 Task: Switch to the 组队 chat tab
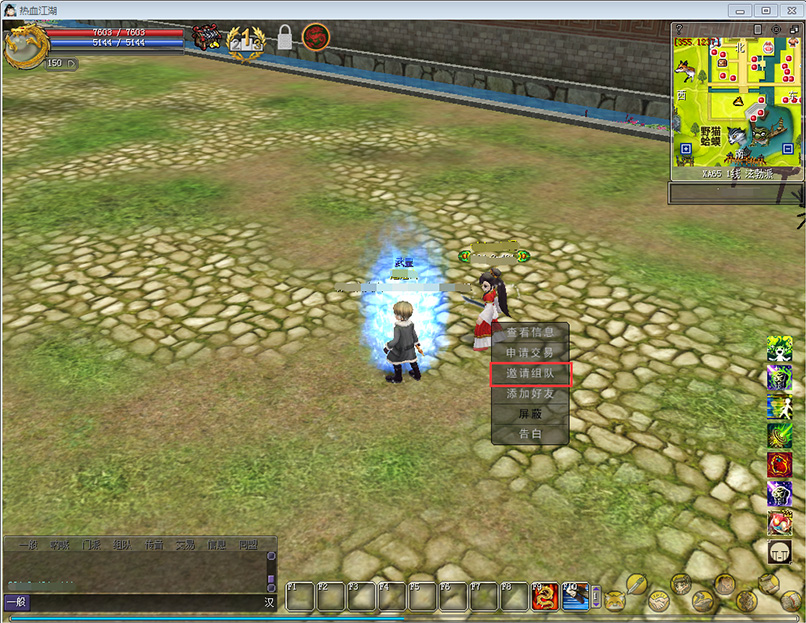pos(122,545)
